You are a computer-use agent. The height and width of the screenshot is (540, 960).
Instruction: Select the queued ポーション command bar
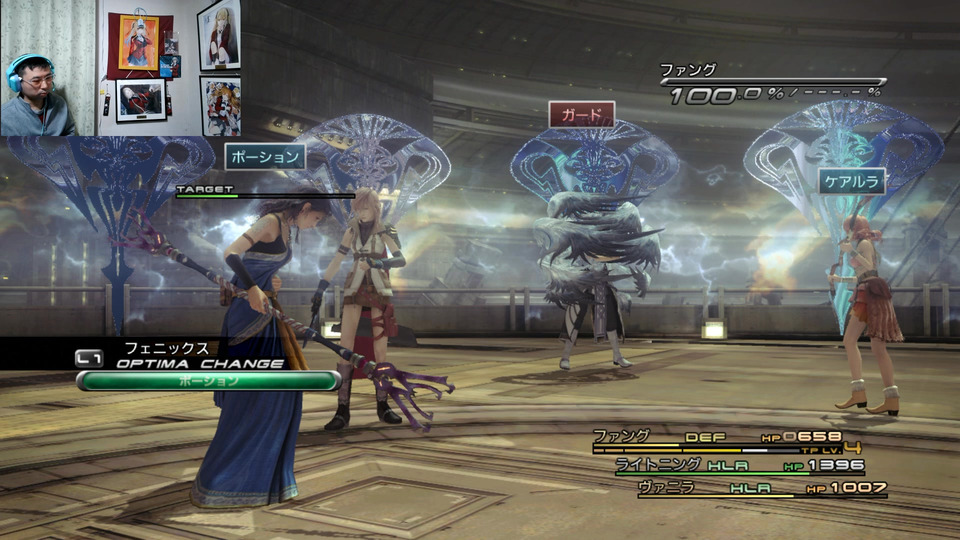208,381
